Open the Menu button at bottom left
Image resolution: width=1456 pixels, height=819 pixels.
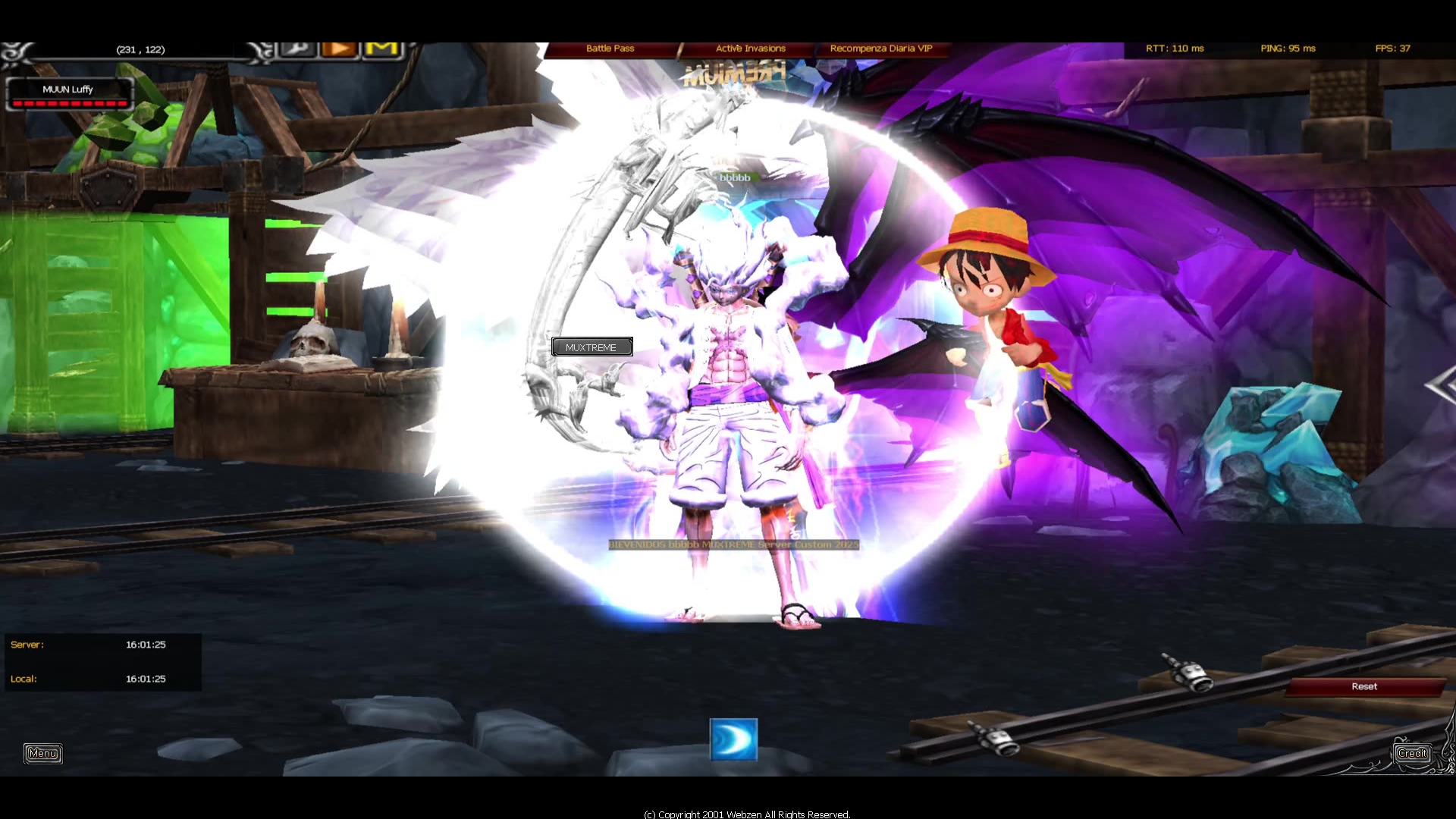pyautogui.click(x=42, y=753)
